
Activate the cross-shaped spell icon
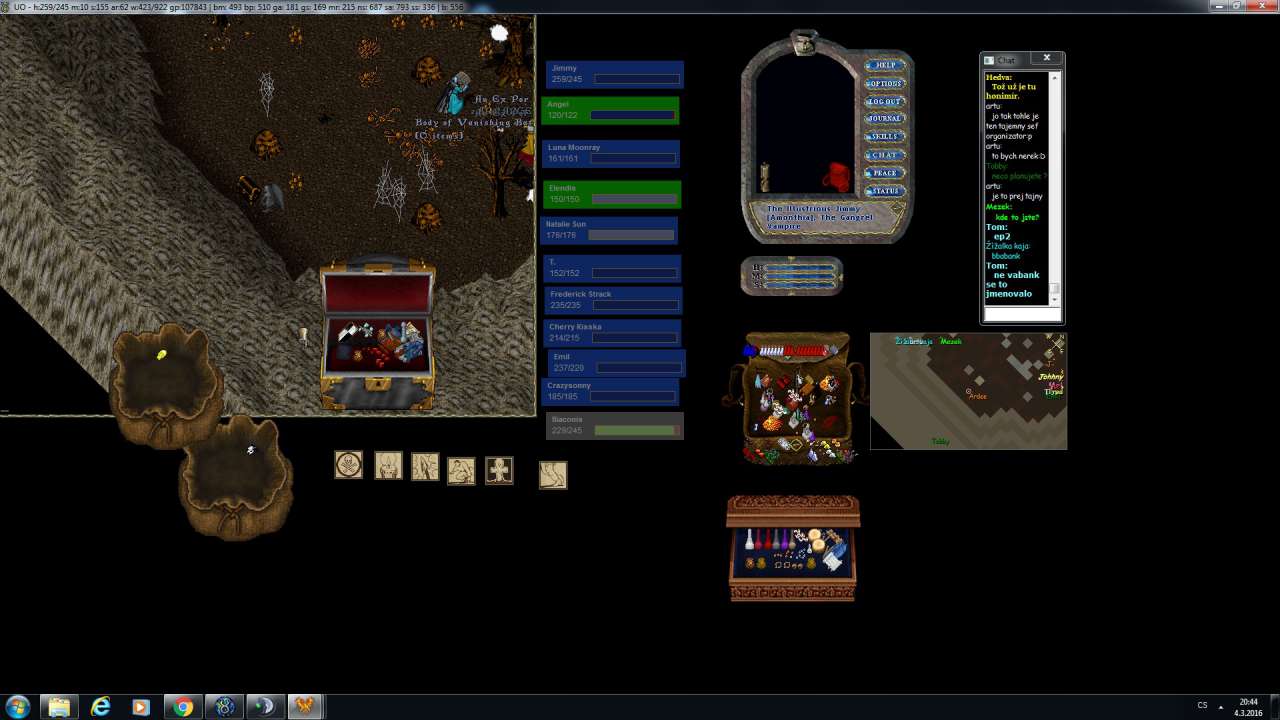click(x=499, y=470)
